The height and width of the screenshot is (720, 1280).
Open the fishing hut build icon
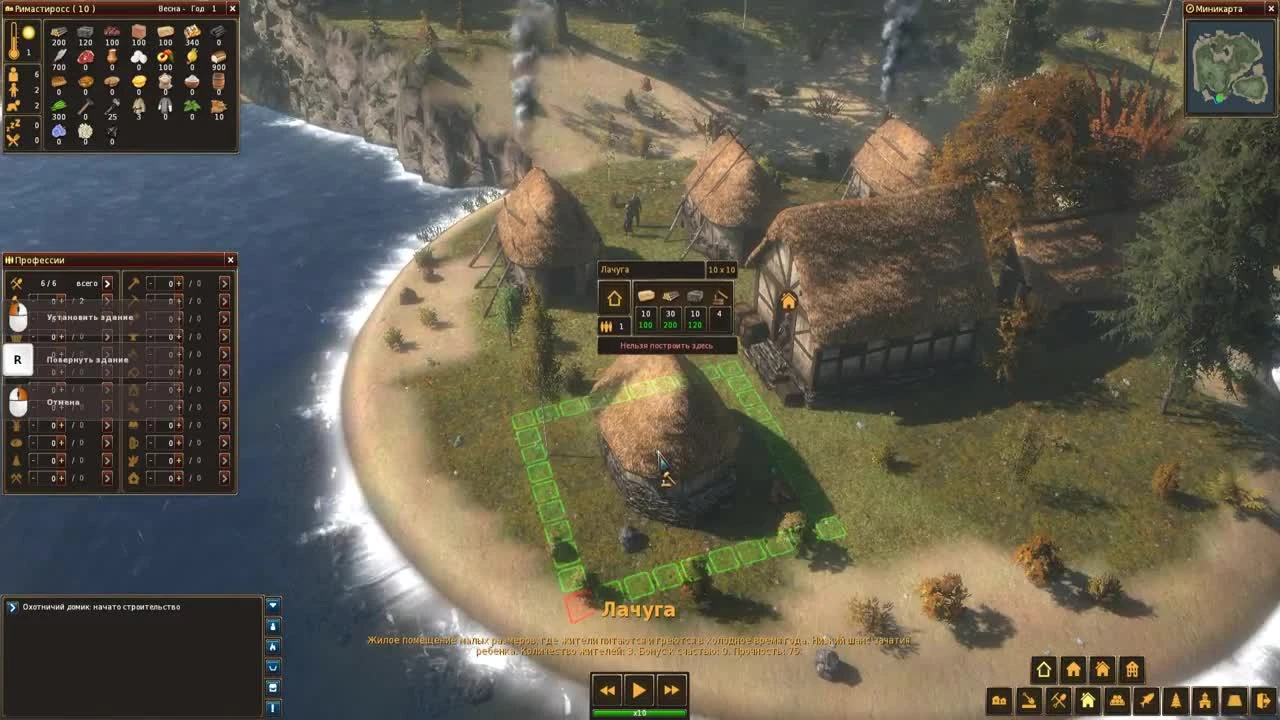1144,700
